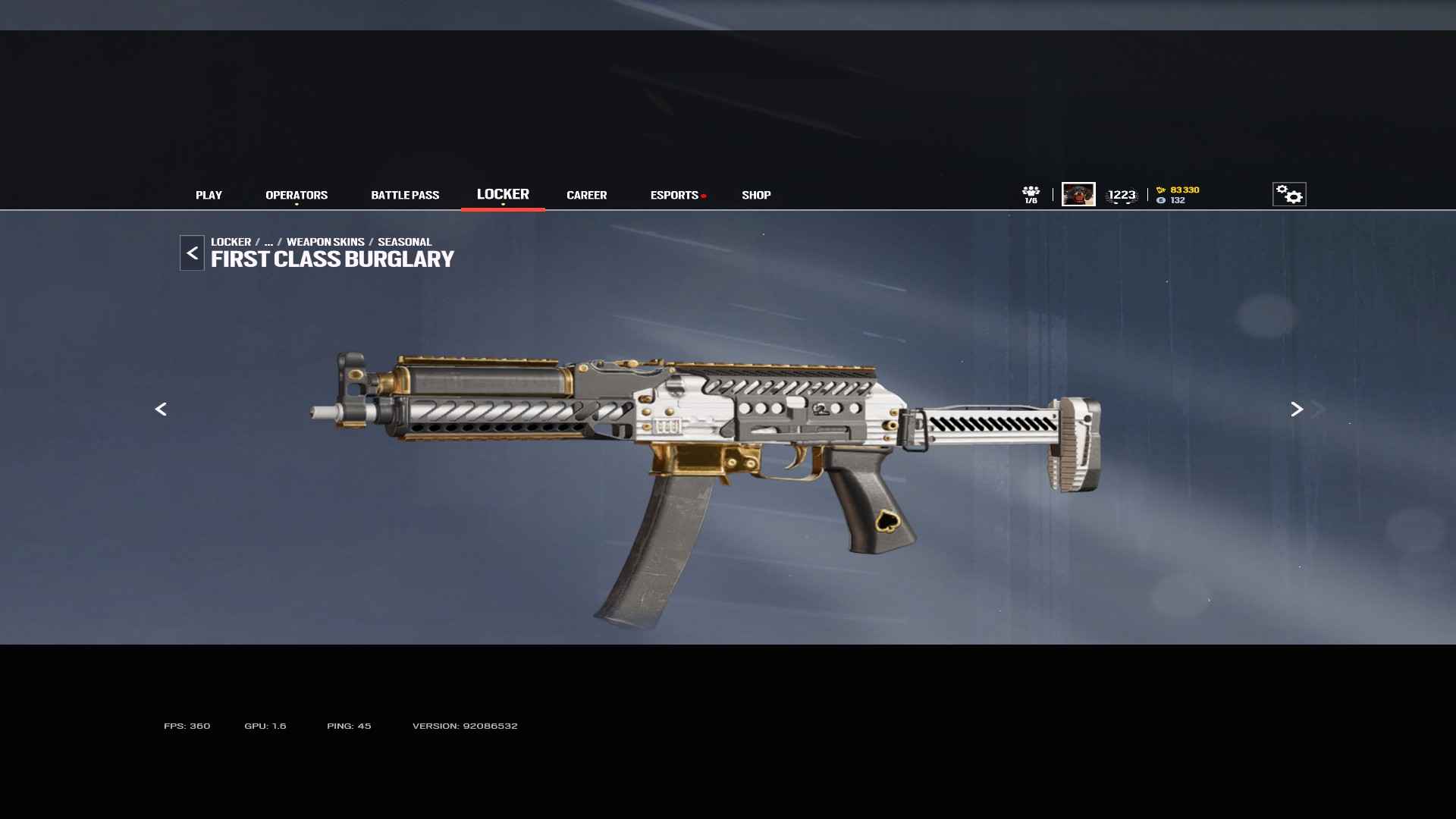Switch to the Operators tab
This screenshot has height=819, width=1456.
[x=297, y=195]
